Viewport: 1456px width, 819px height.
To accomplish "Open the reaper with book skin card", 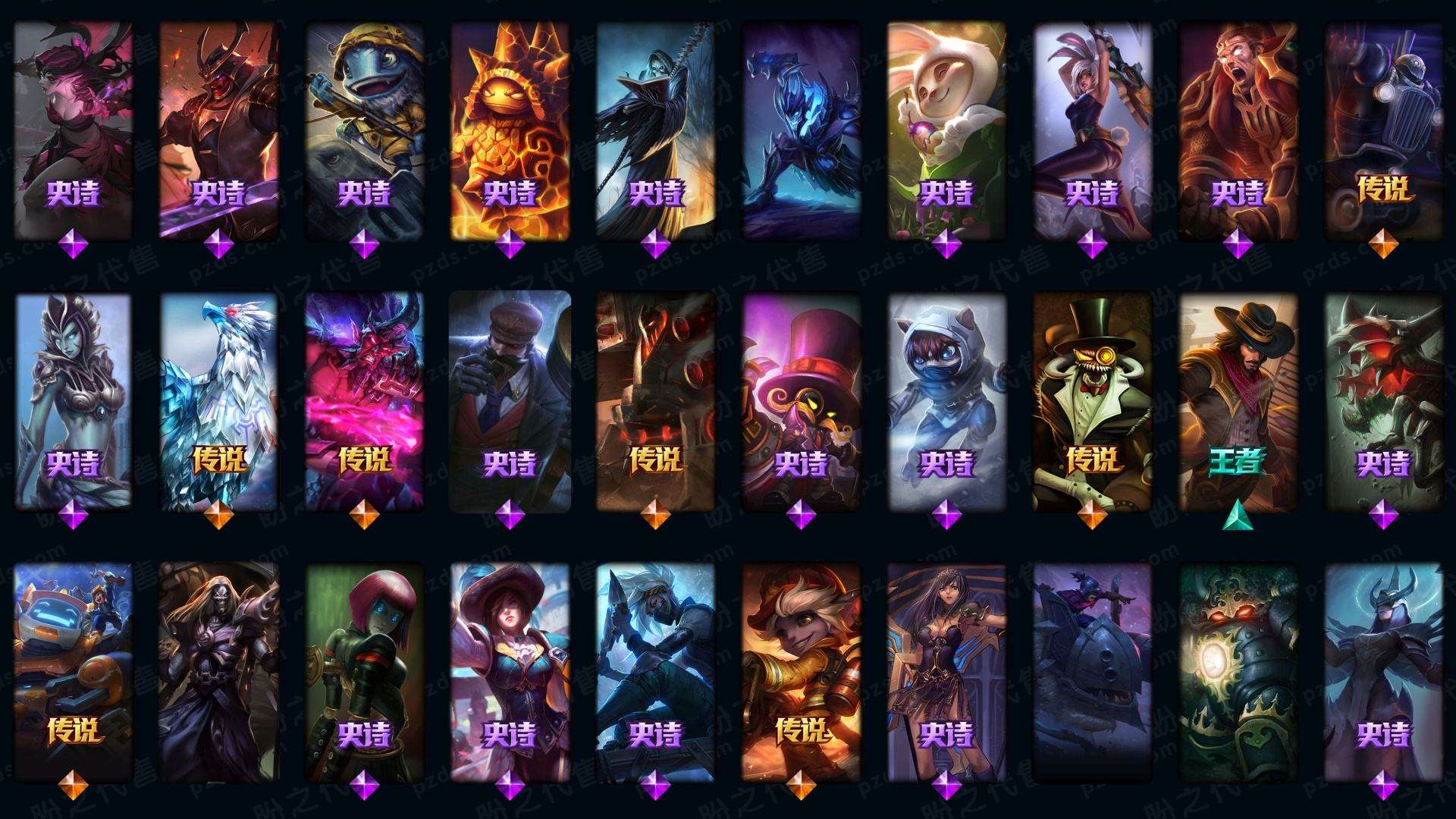I will [655, 129].
